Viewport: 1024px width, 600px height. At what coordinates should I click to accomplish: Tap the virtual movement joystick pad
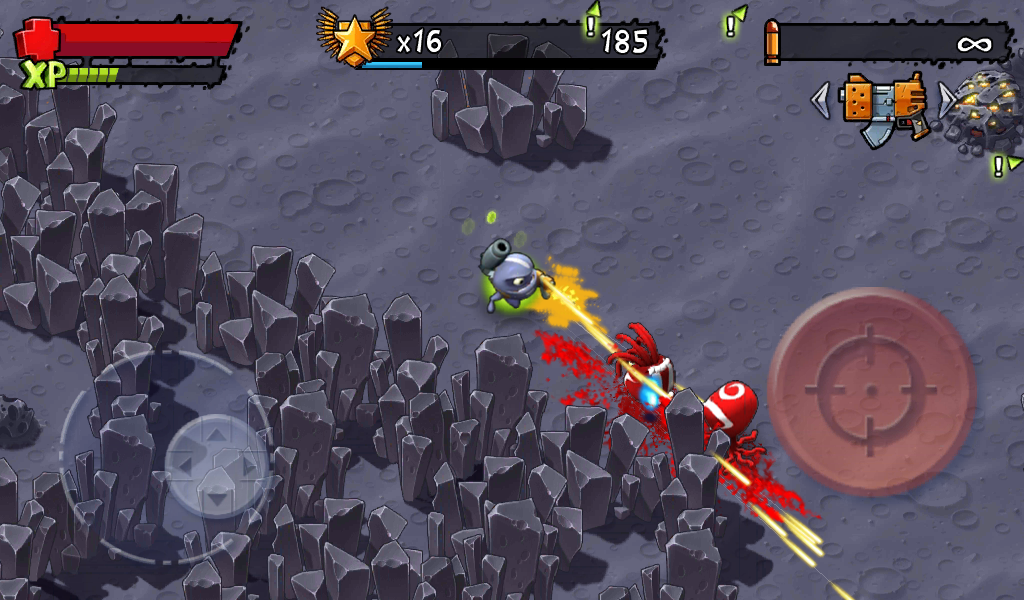216,463
